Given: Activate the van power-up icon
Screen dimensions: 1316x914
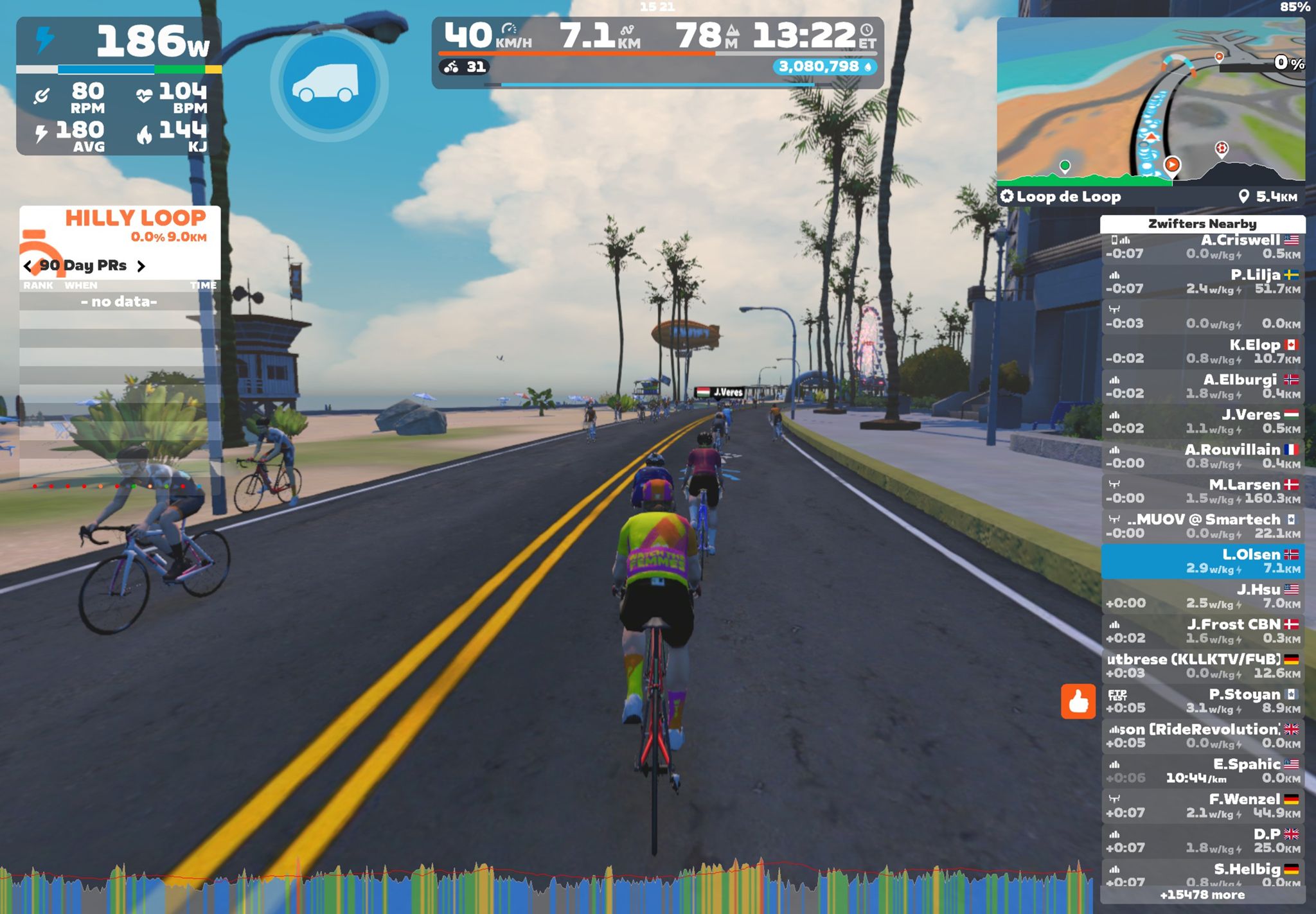Looking at the screenshot, I should pos(328,84).
